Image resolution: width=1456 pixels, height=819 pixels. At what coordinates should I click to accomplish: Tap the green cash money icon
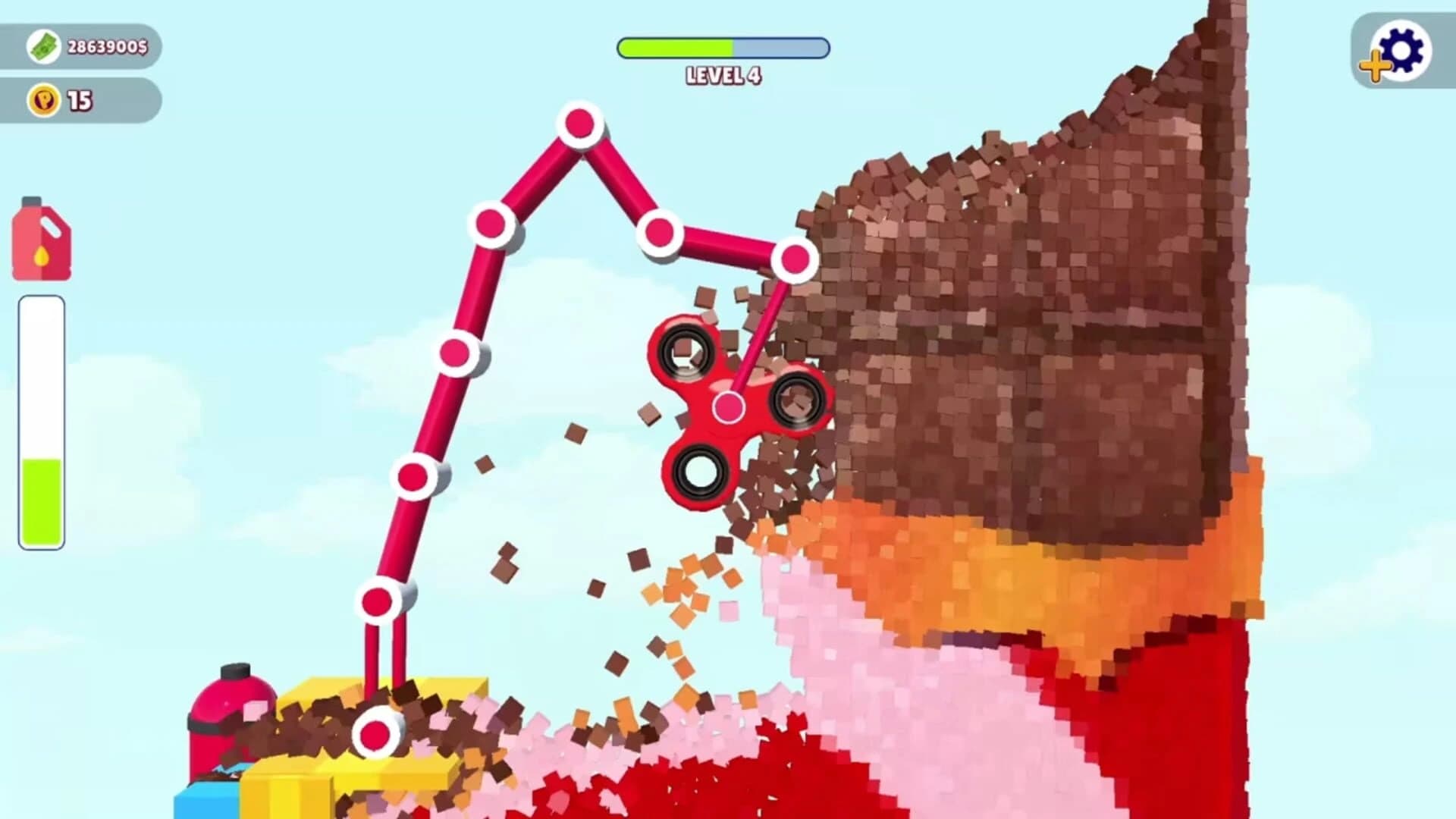43,48
